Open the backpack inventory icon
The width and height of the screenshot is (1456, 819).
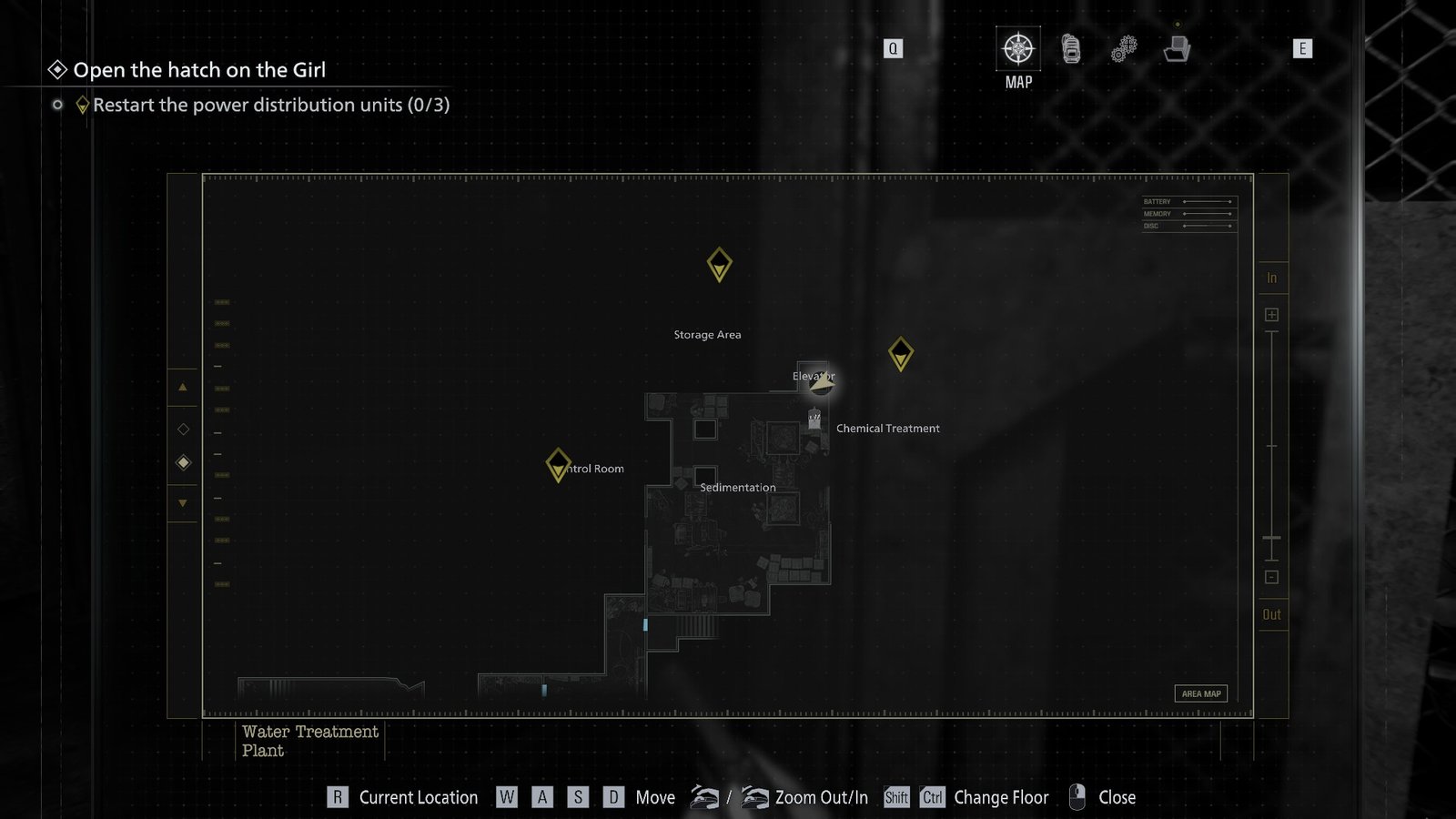pos(1070,50)
